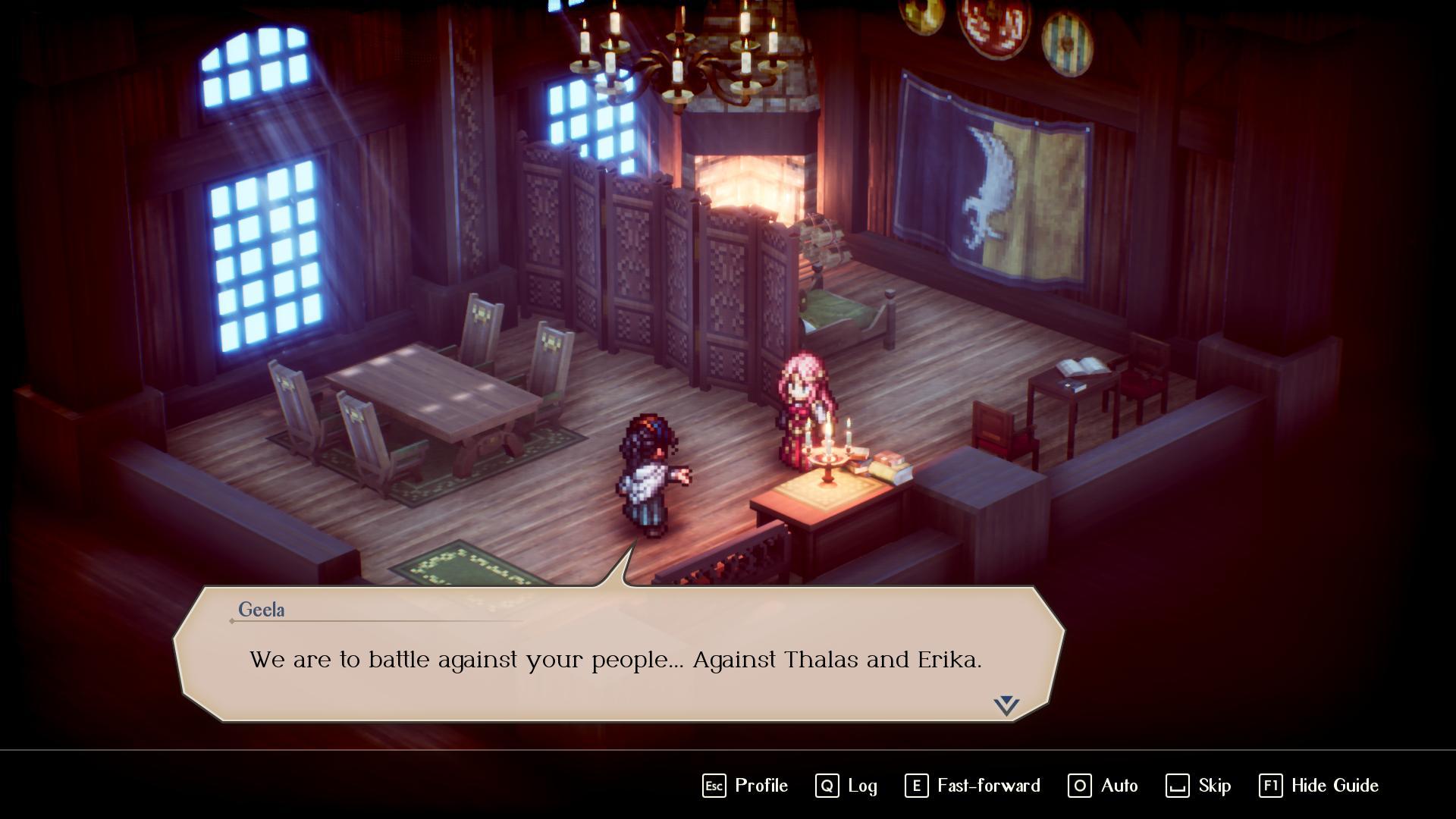Activate Fast-forward for the cutscene
The width and height of the screenshot is (1456, 819).
(x=972, y=786)
